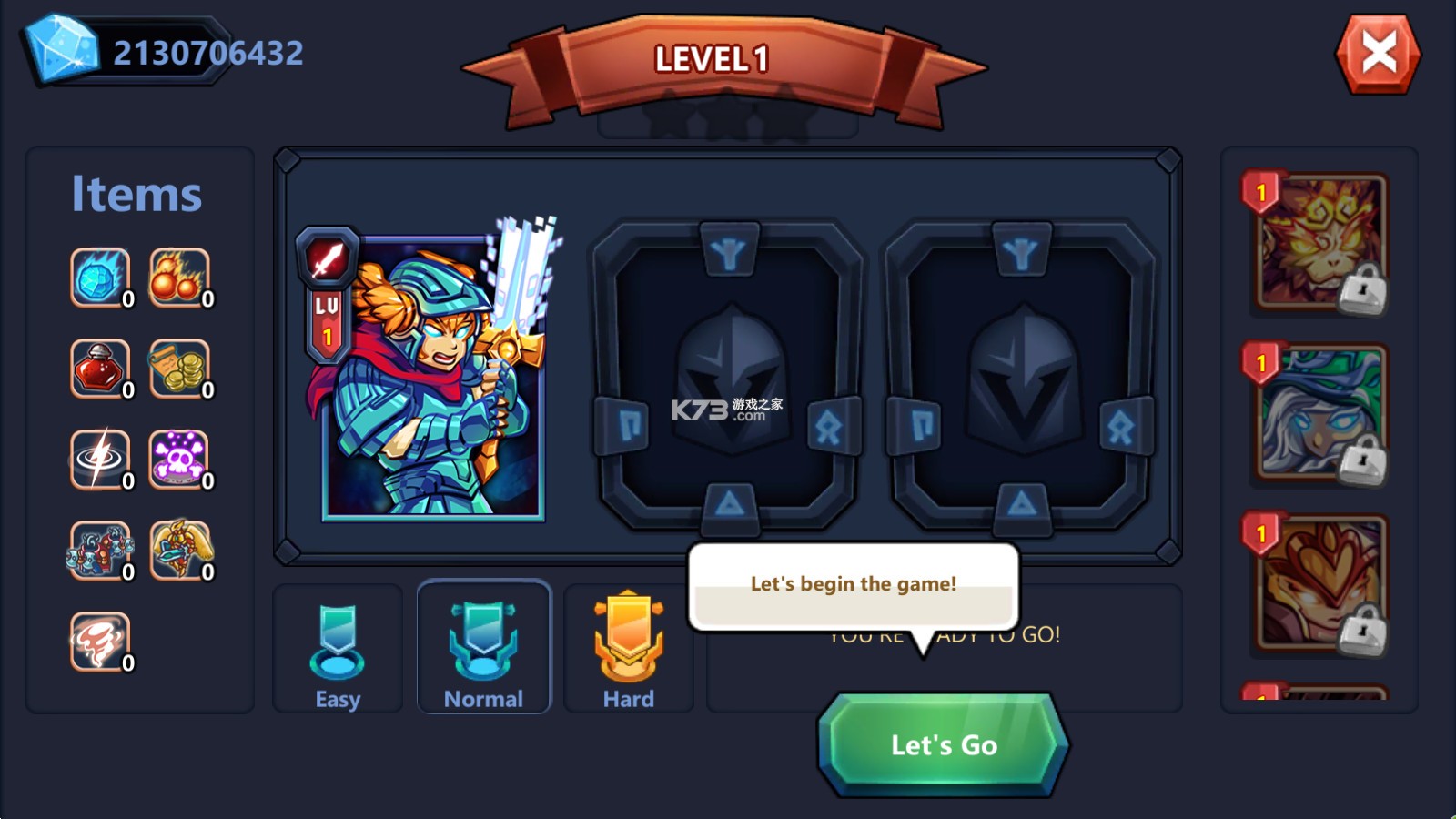Image resolution: width=1456 pixels, height=819 pixels.
Task: Select the locked red-gold helmet hero
Action: tap(1319, 584)
